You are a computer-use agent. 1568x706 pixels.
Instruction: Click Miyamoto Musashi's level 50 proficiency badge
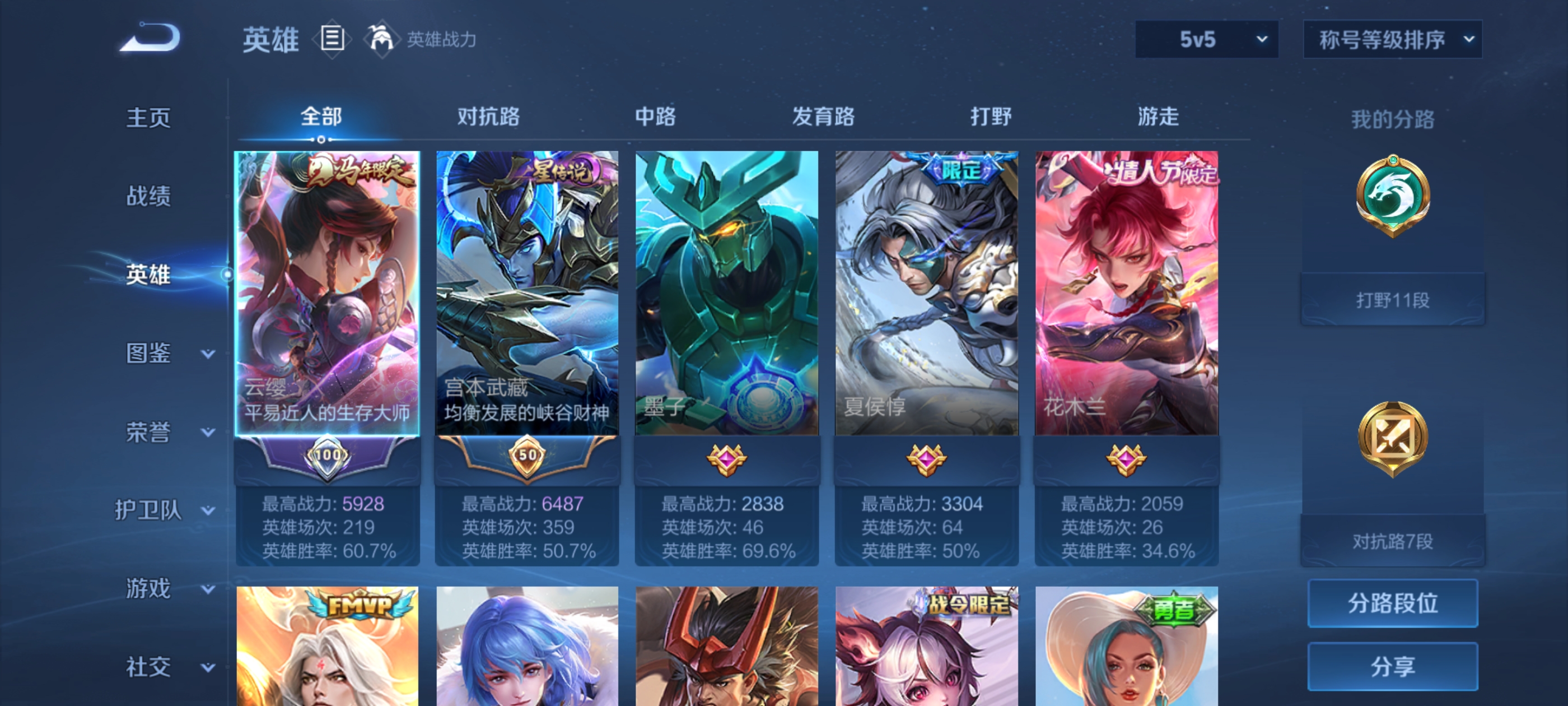pyautogui.click(x=527, y=456)
